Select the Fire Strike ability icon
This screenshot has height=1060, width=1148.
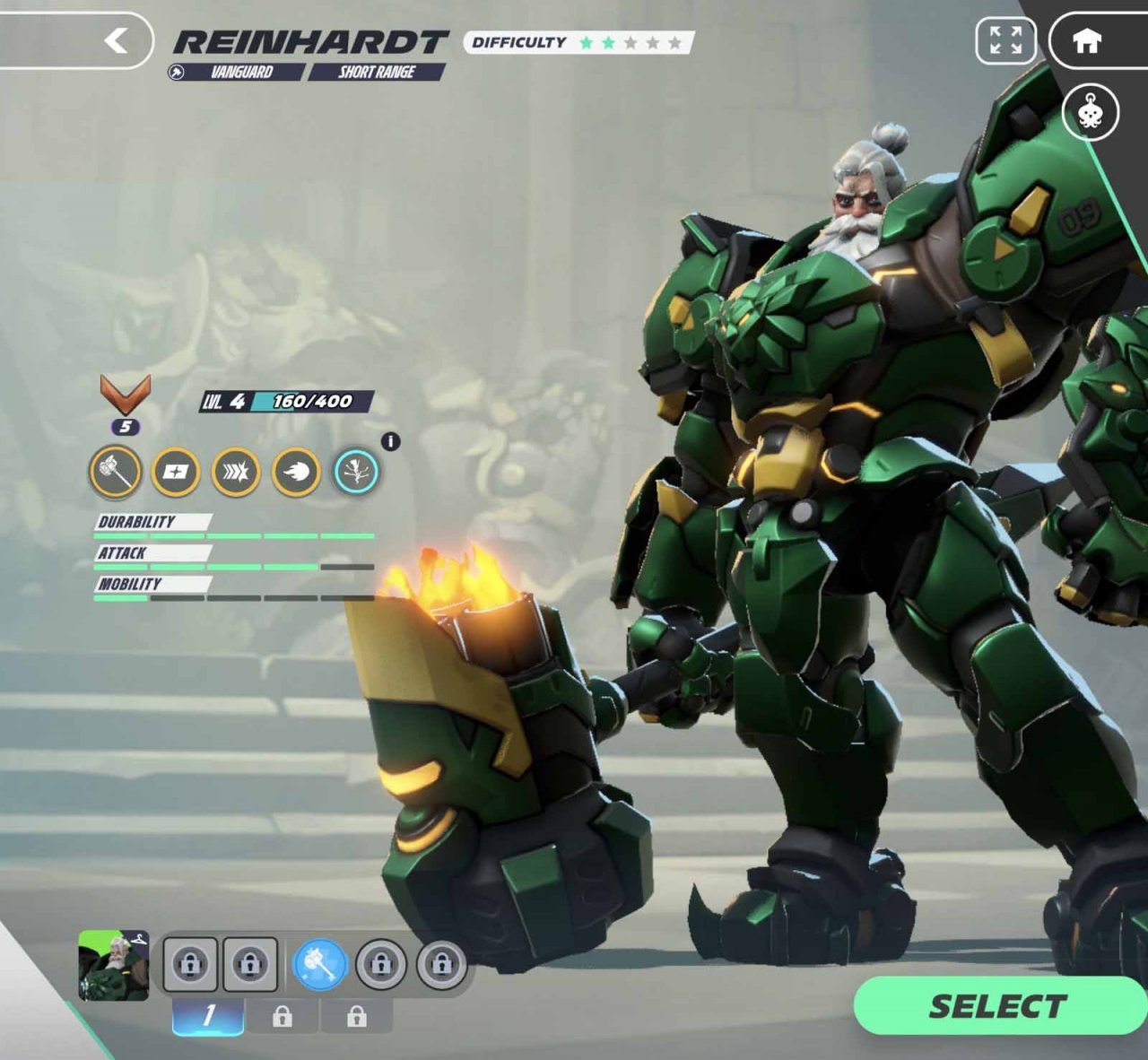[298, 472]
